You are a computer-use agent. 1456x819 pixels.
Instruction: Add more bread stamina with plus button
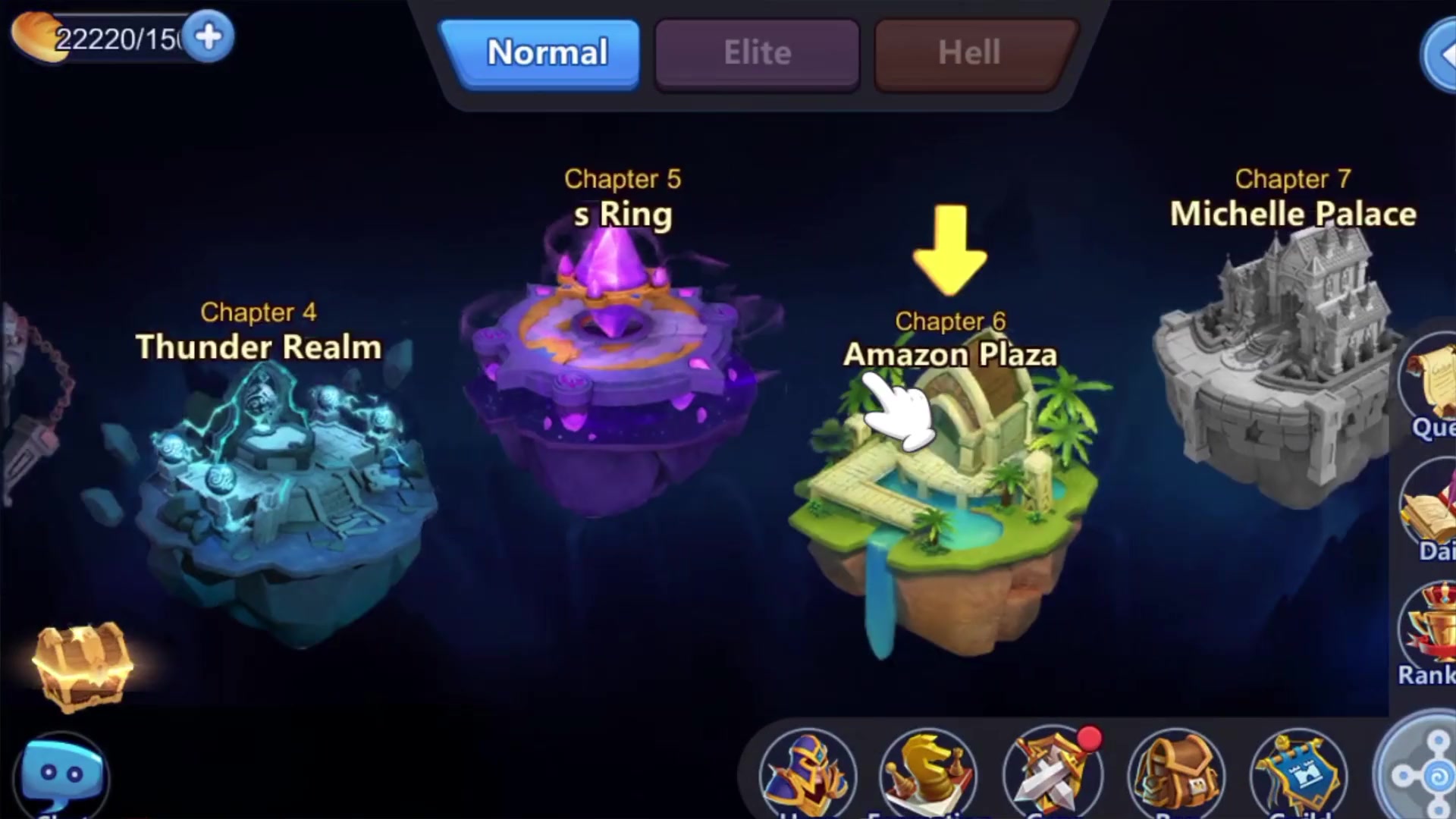click(x=209, y=36)
